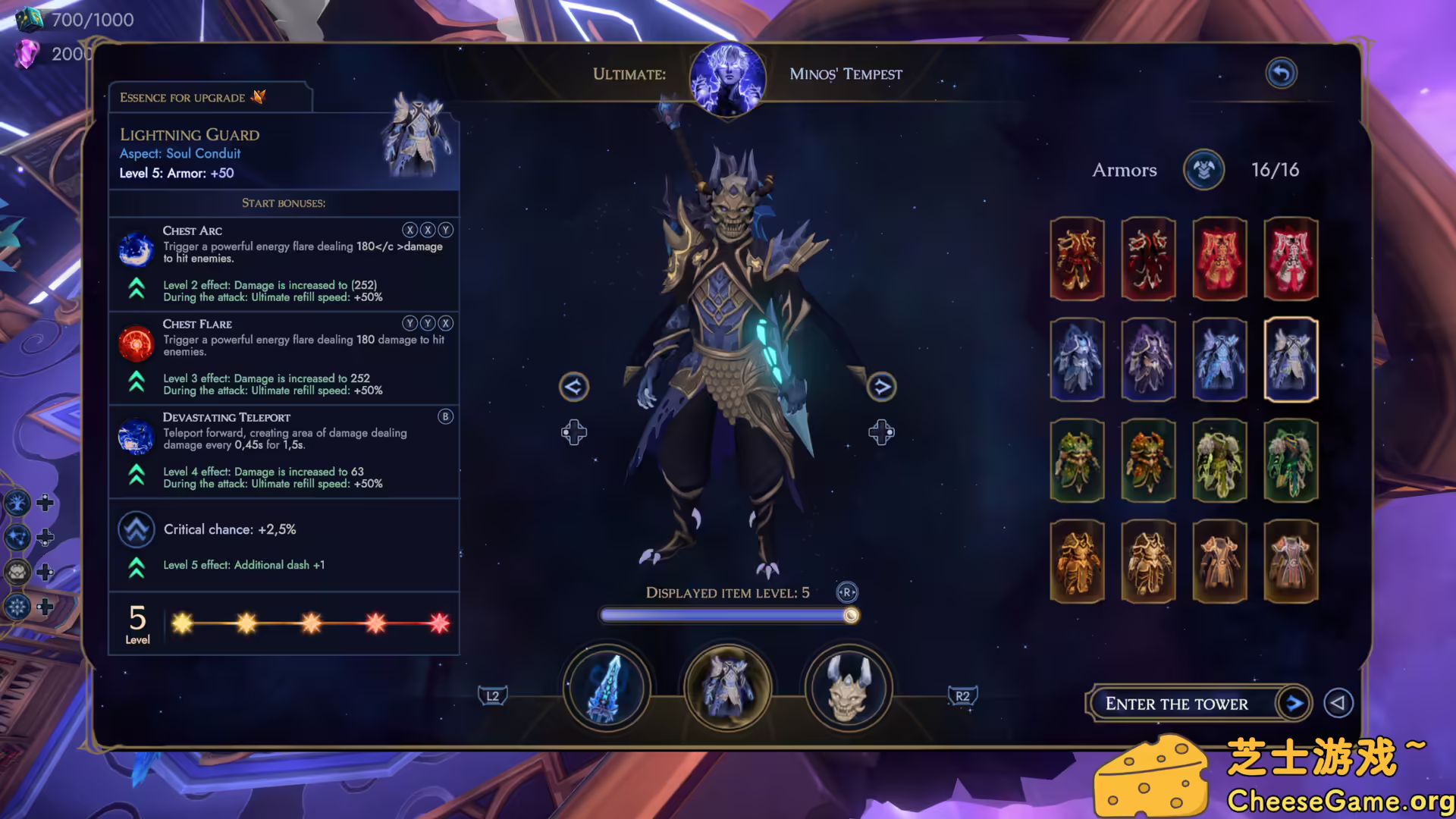Screen dimensions: 1456x819
Task: Select the Devastating Teleport ability icon
Action: (x=136, y=437)
